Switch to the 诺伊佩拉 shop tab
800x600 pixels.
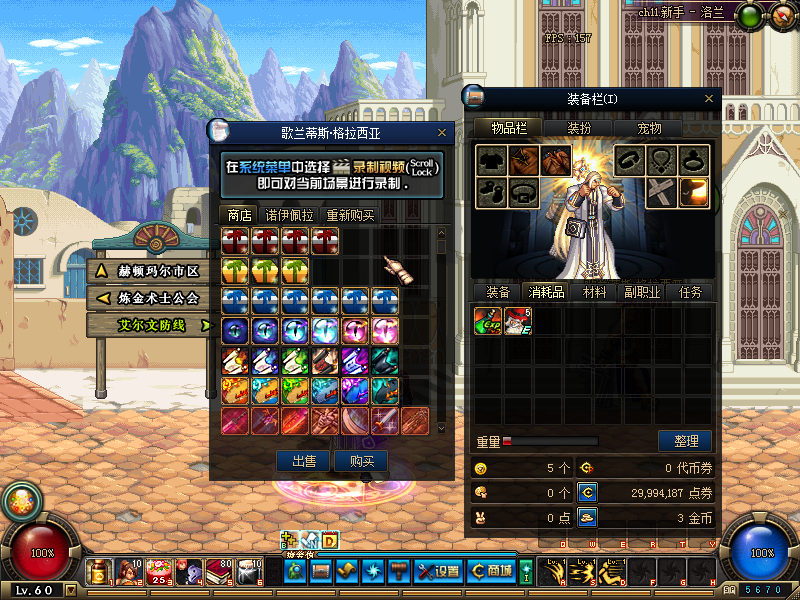pos(289,215)
